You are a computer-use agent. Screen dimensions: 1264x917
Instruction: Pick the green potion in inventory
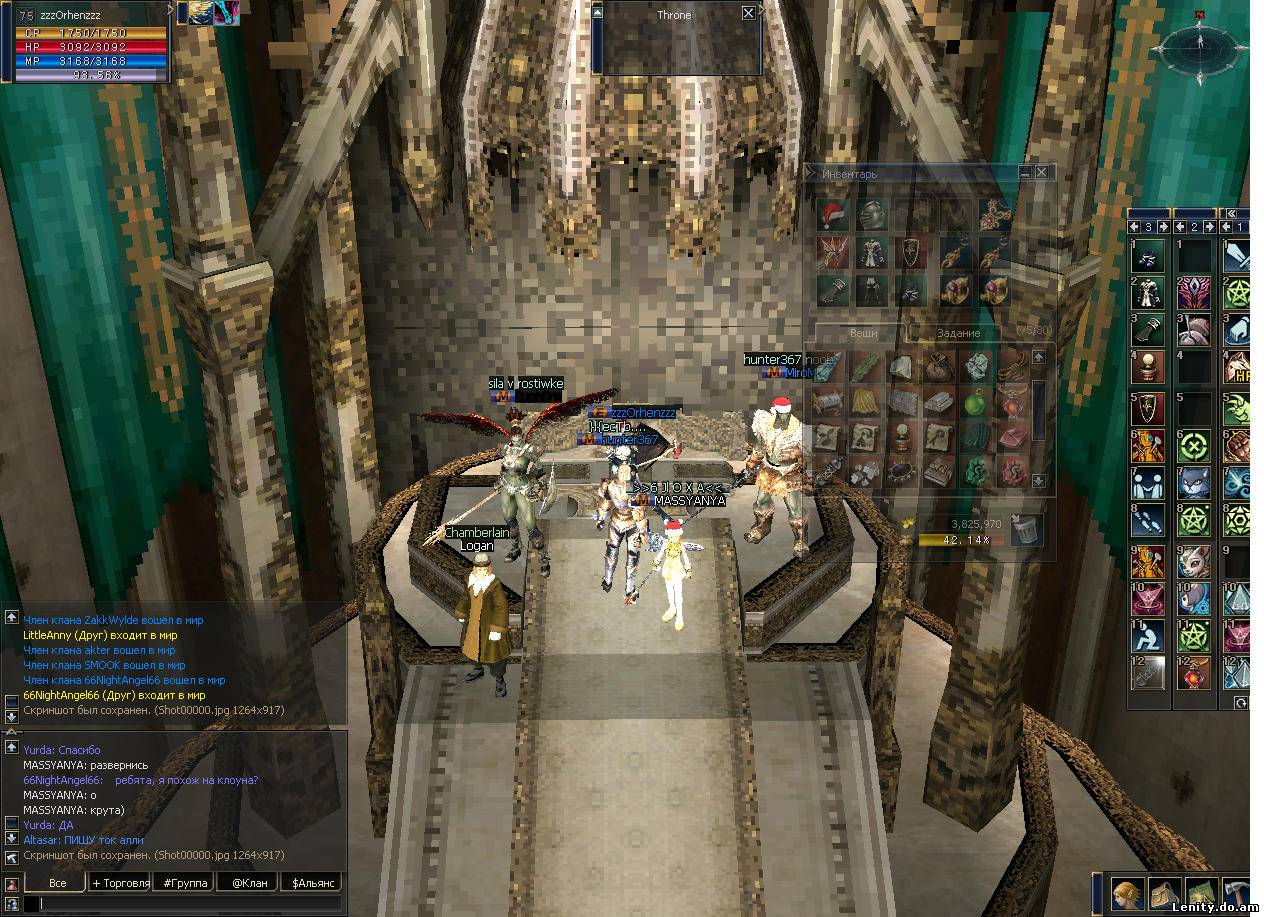click(975, 403)
